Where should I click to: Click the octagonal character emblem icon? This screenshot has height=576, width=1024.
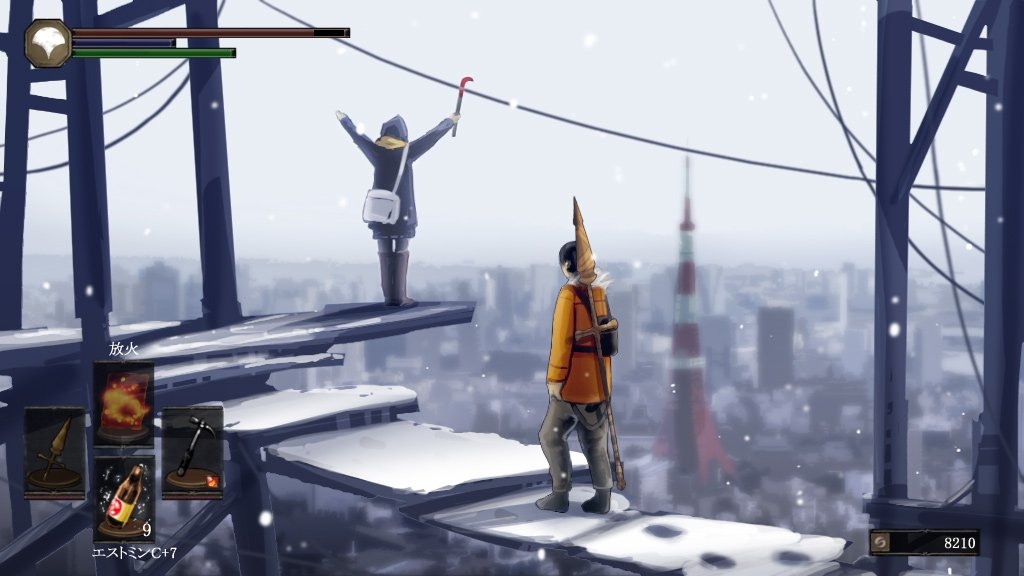48,43
